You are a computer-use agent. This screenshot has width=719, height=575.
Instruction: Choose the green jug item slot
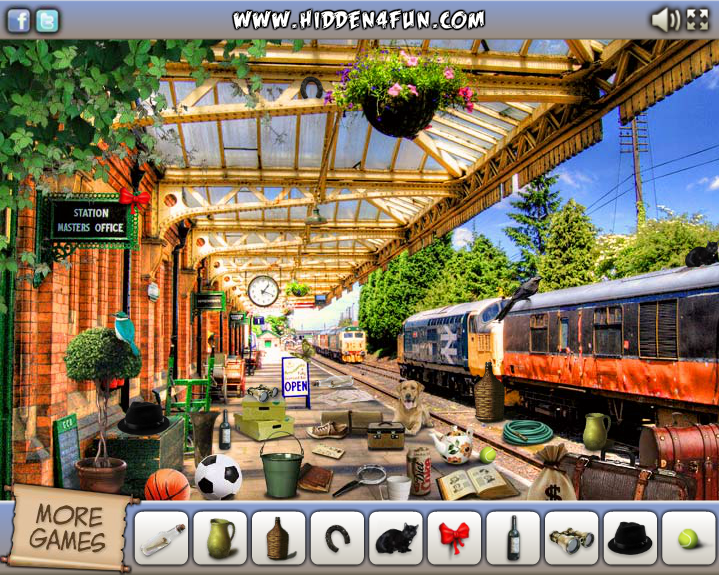[219, 538]
